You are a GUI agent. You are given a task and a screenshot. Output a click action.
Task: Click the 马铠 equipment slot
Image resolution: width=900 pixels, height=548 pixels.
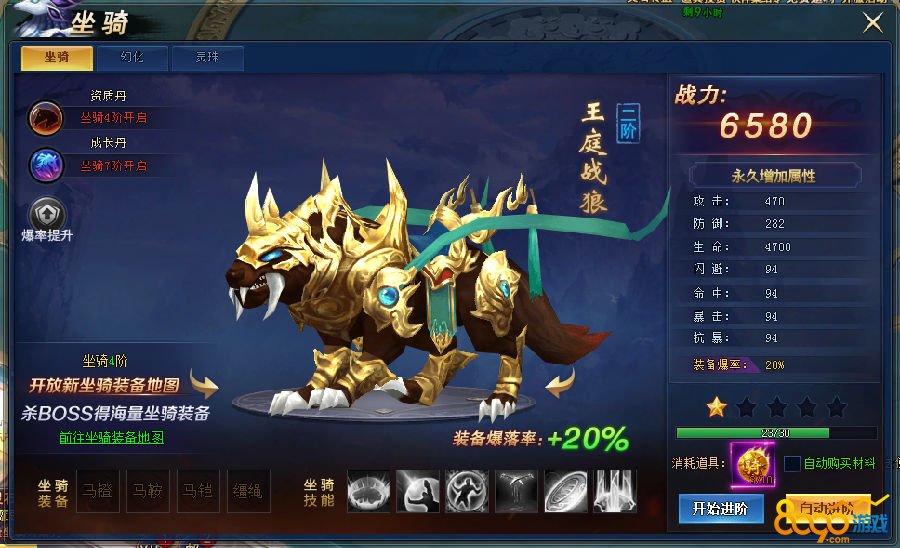pyautogui.click(x=199, y=491)
